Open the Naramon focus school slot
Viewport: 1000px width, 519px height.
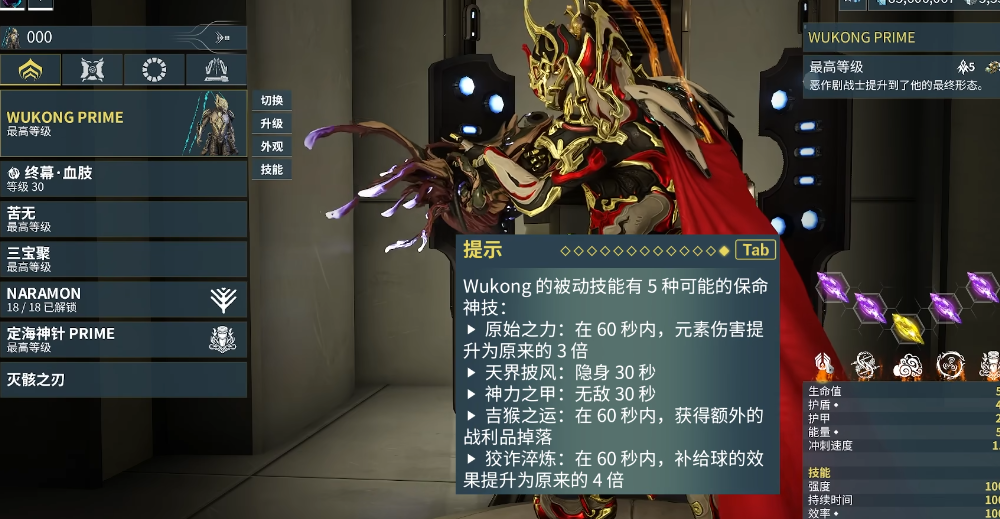123,299
